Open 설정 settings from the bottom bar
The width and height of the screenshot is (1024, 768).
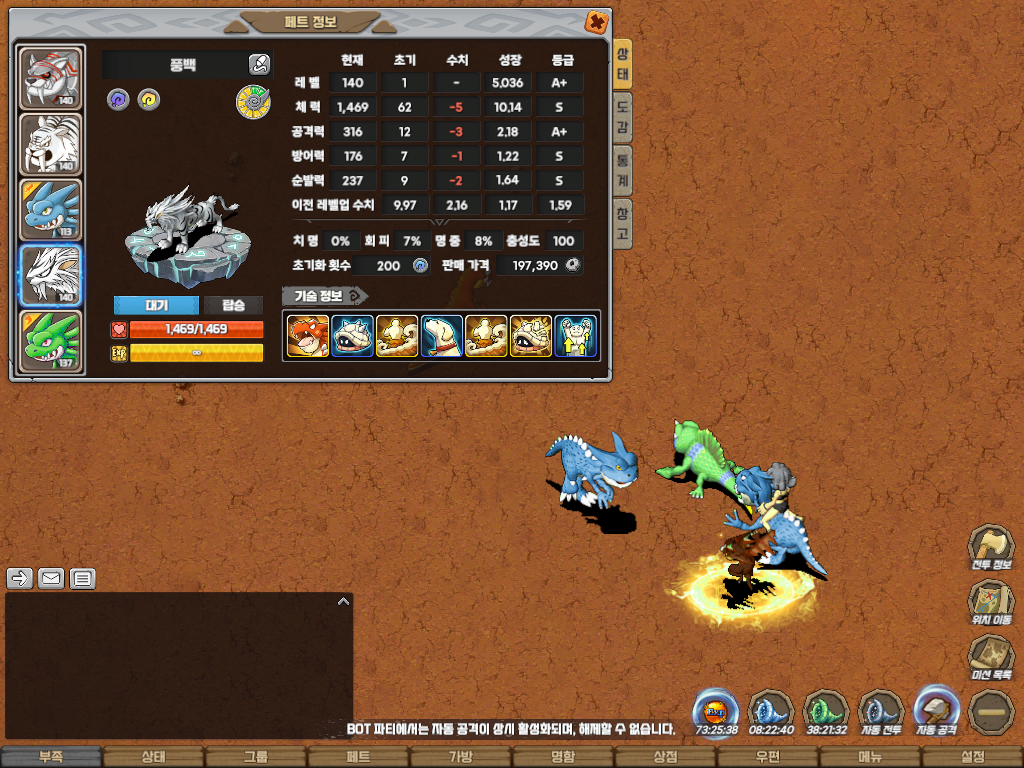click(972, 757)
